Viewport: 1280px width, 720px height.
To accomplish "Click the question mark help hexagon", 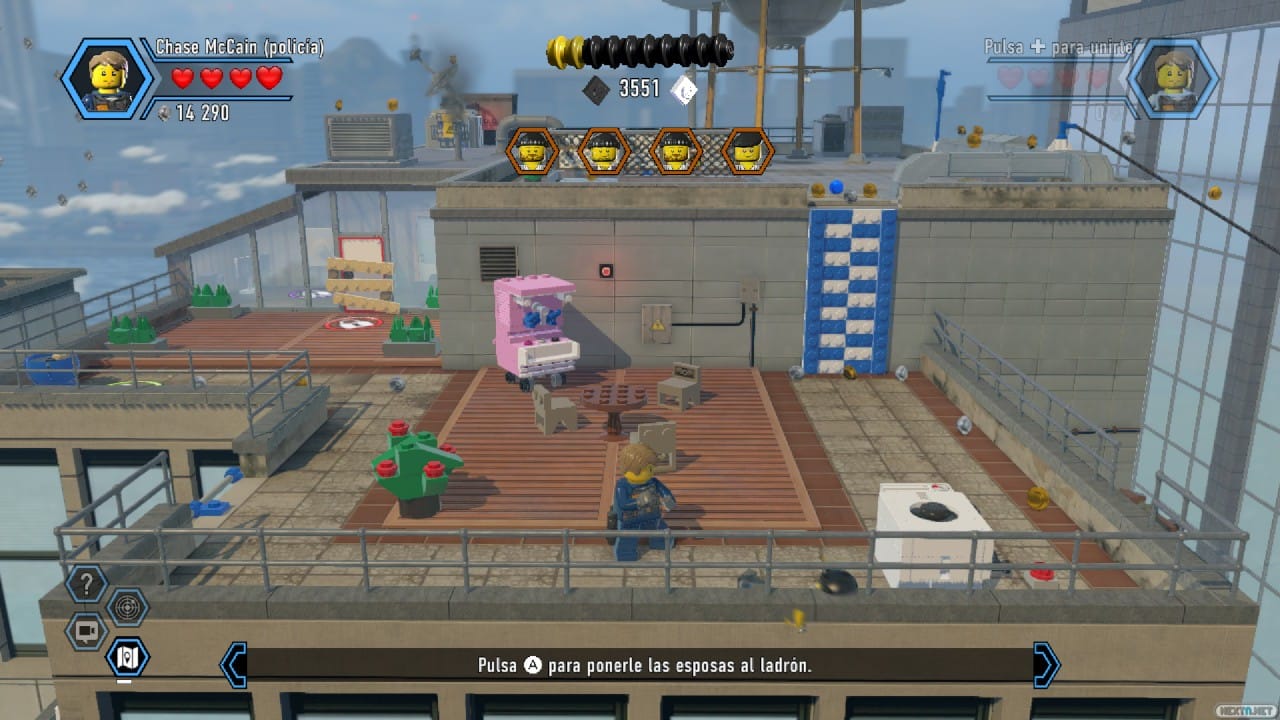I will click(x=86, y=585).
